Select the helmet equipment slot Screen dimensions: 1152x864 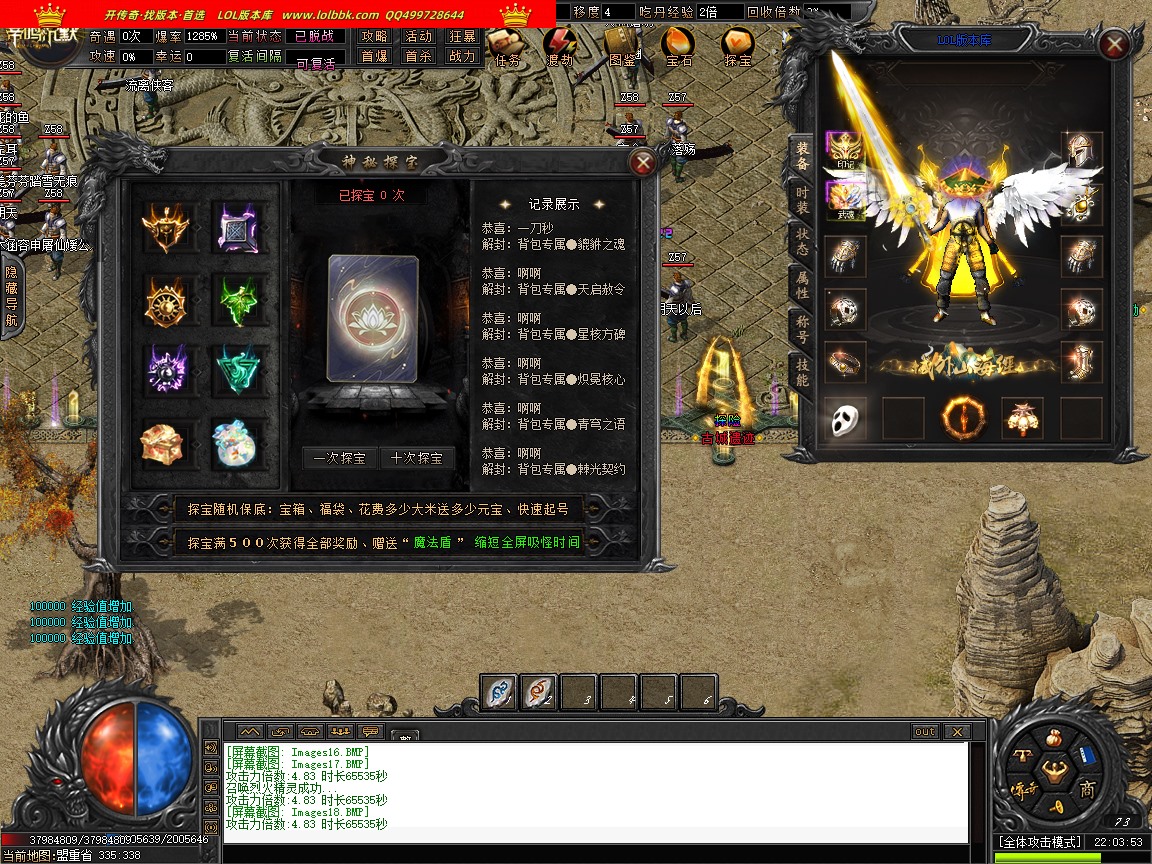click(x=1081, y=151)
